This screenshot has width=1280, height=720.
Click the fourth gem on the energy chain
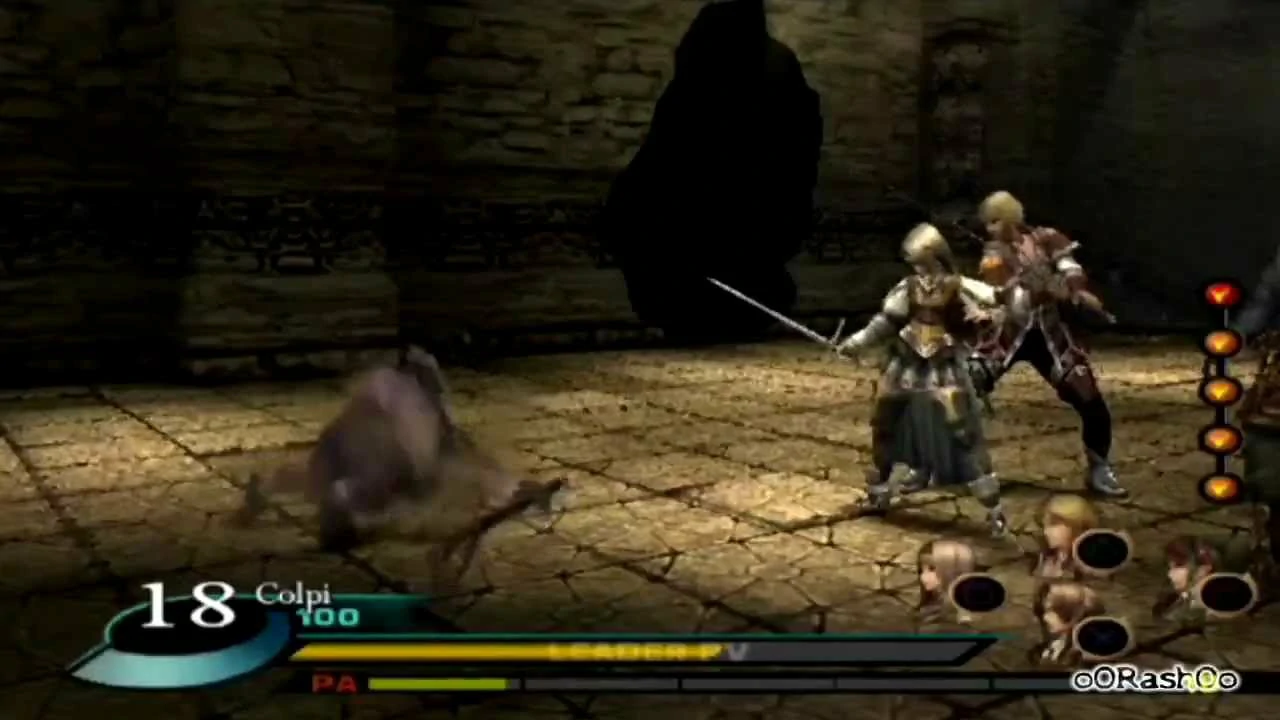[x=1222, y=438]
